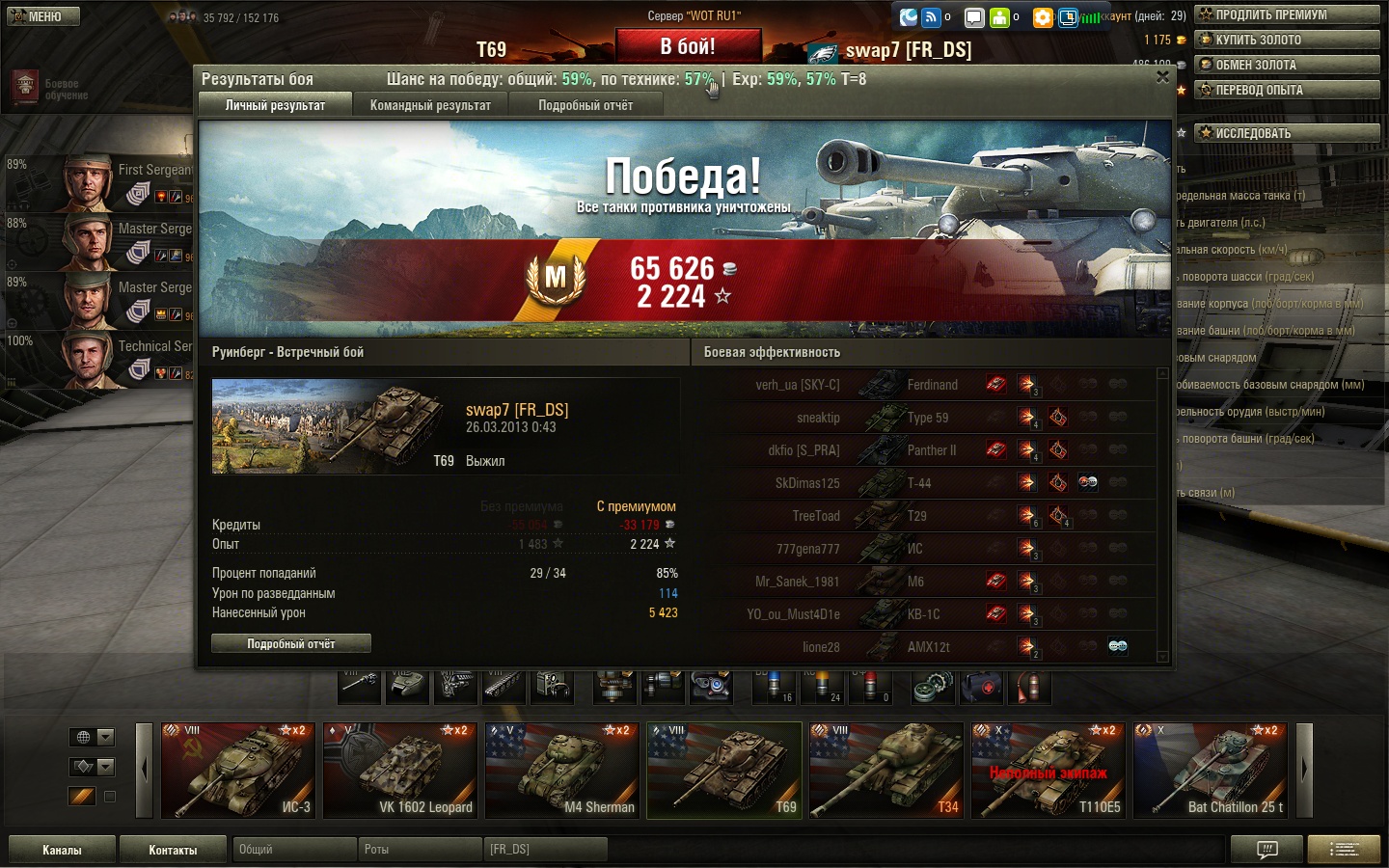Open the Каналы chat channels
Screen dimensions: 1389x868
click(62, 850)
